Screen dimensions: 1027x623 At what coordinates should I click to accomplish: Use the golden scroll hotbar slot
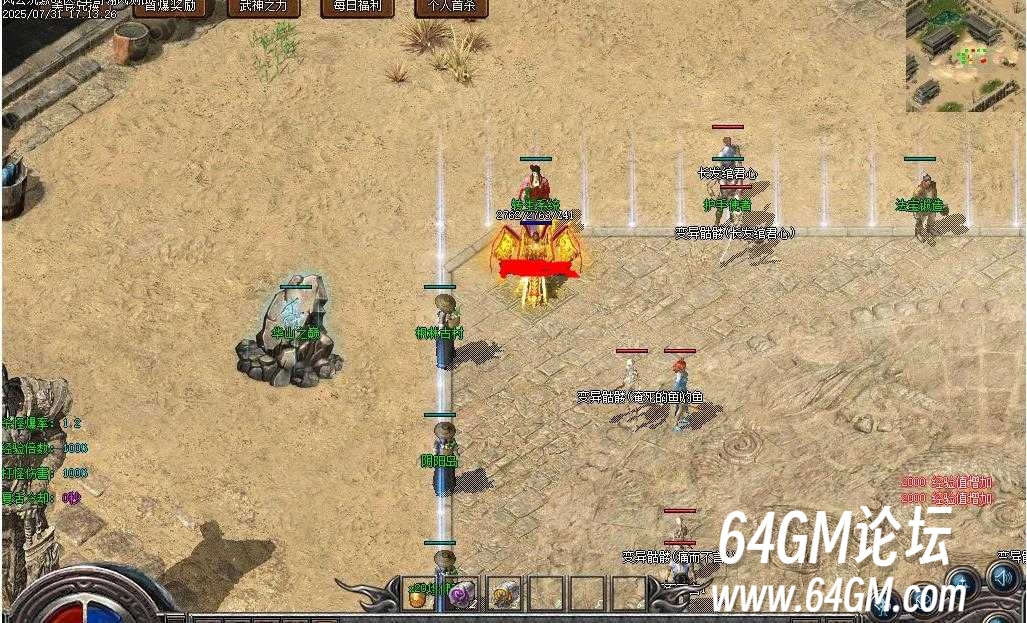pos(503,594)
